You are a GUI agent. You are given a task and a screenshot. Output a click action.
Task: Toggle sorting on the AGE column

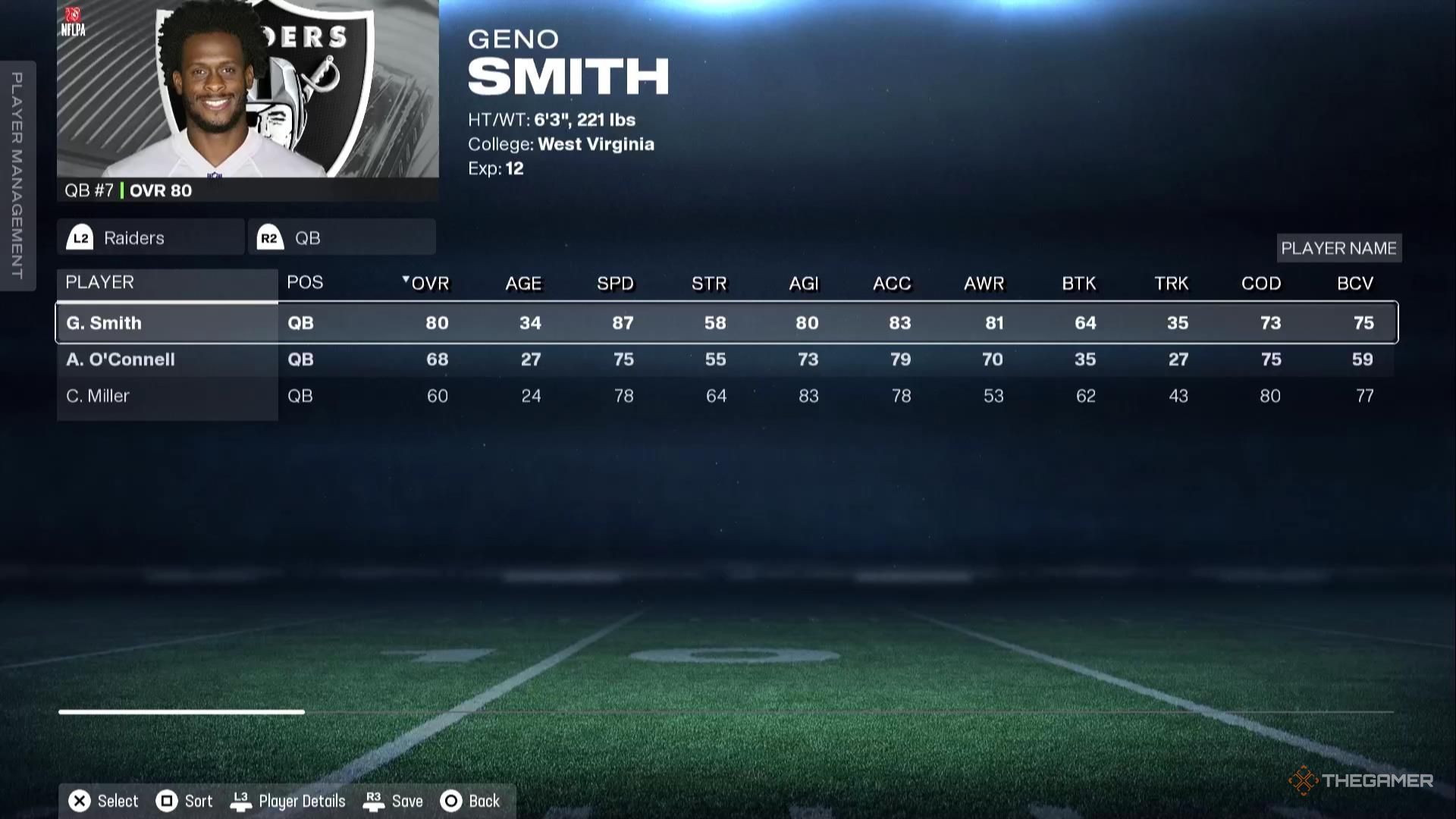coord(522,283)
